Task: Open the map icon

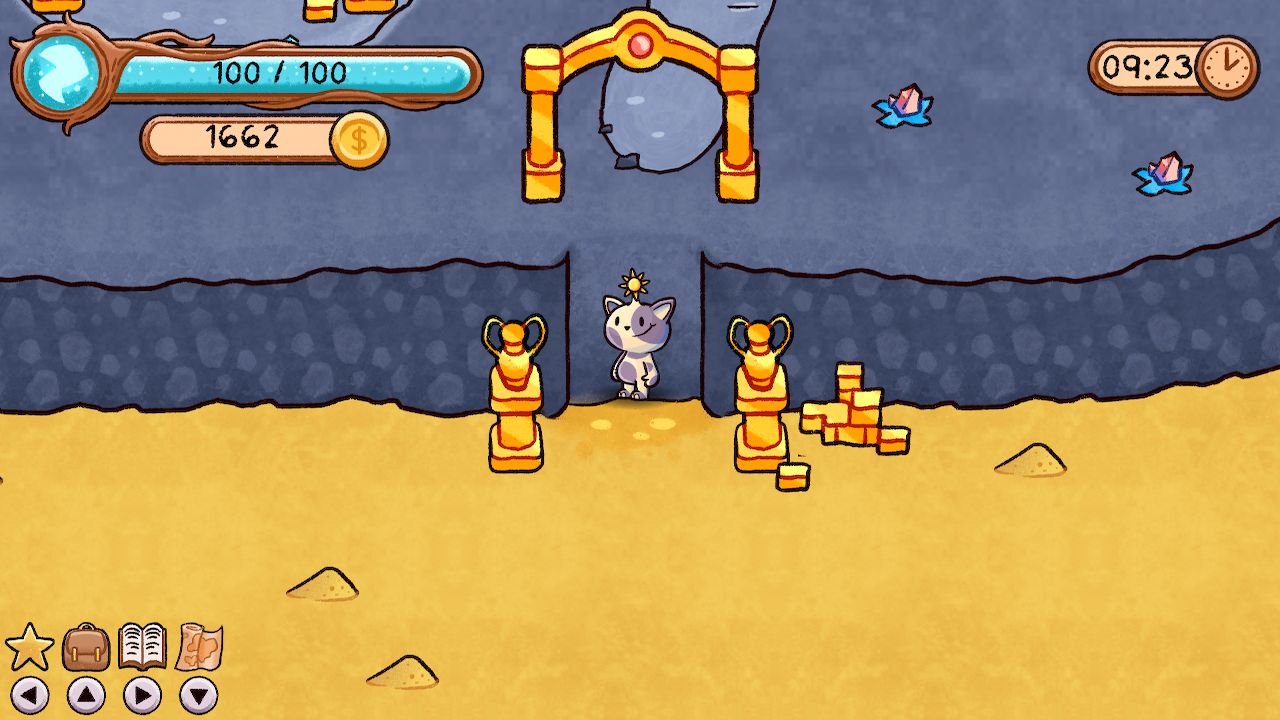Action: tap(200, 649)
